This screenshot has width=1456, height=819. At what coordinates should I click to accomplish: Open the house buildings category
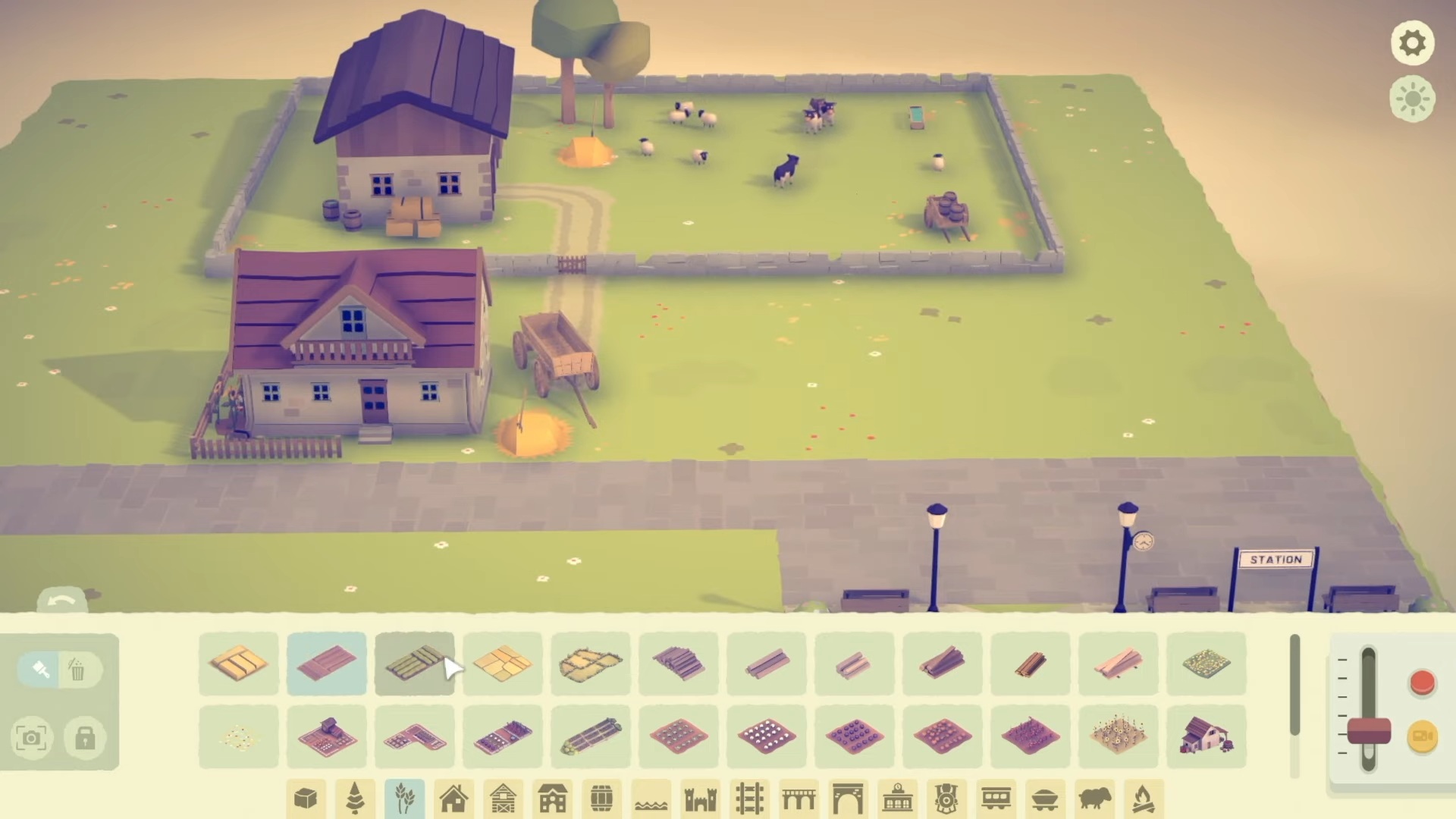coord(453,799)
